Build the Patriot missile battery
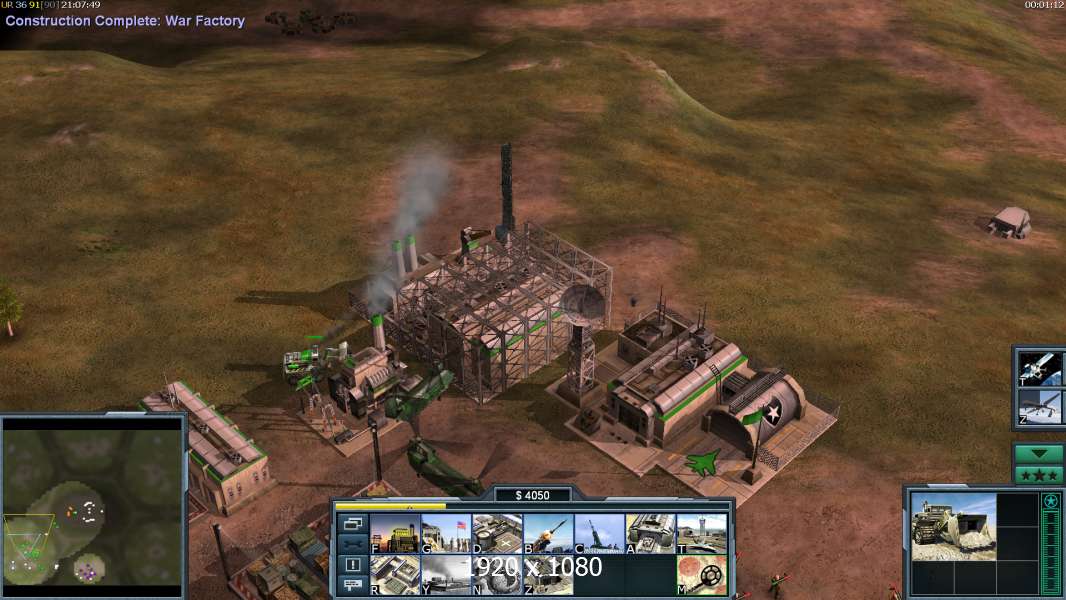 [548, 534]
